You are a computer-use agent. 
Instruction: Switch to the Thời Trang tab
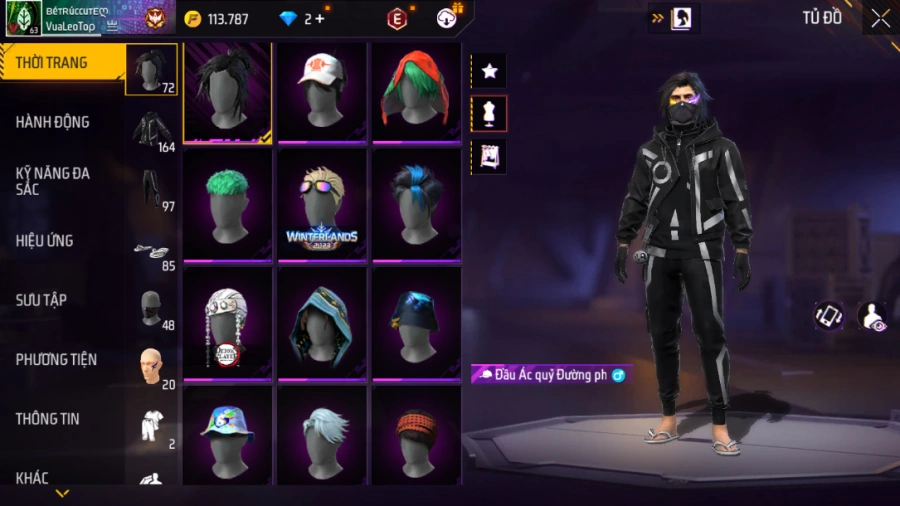tap(52, 63)
